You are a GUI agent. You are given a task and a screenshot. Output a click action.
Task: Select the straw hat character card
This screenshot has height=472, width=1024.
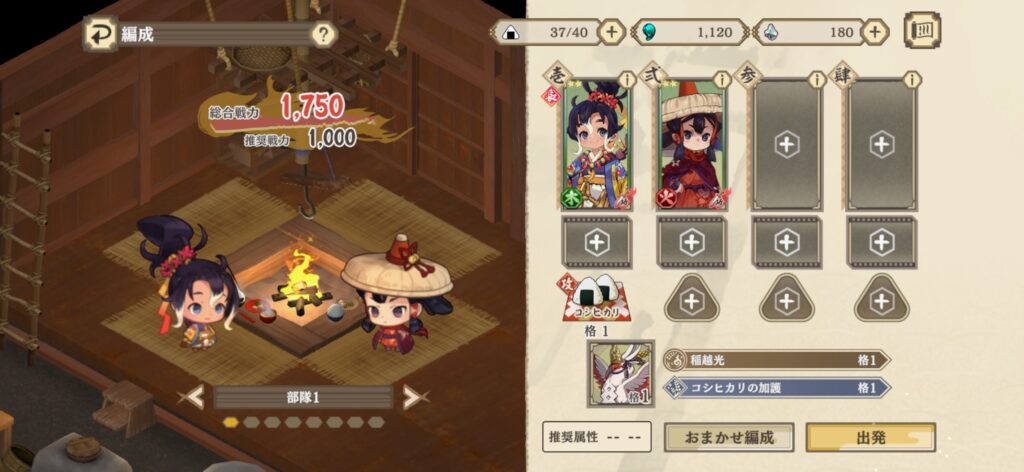691,147
